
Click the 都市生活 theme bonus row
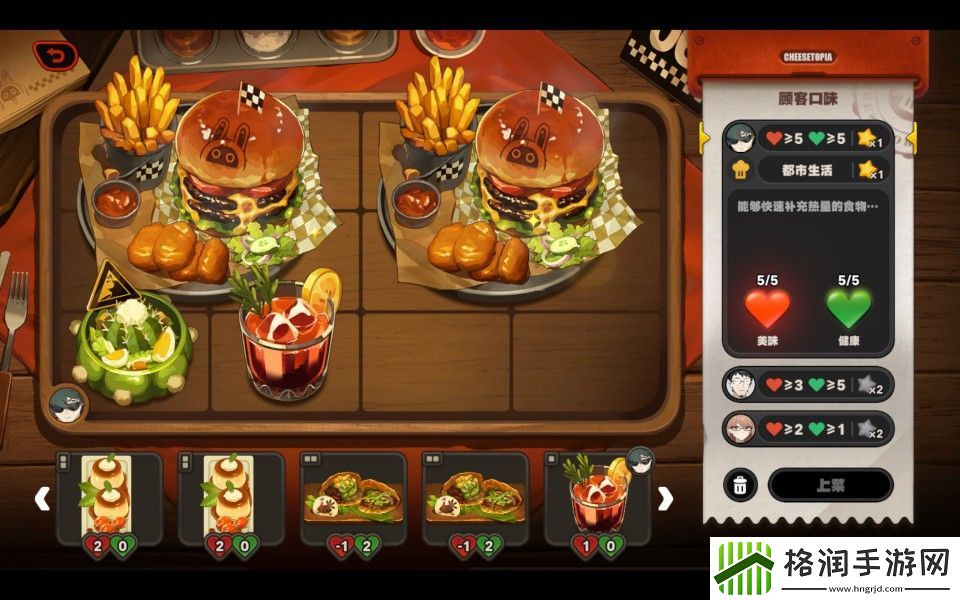(x=808, y=170)
